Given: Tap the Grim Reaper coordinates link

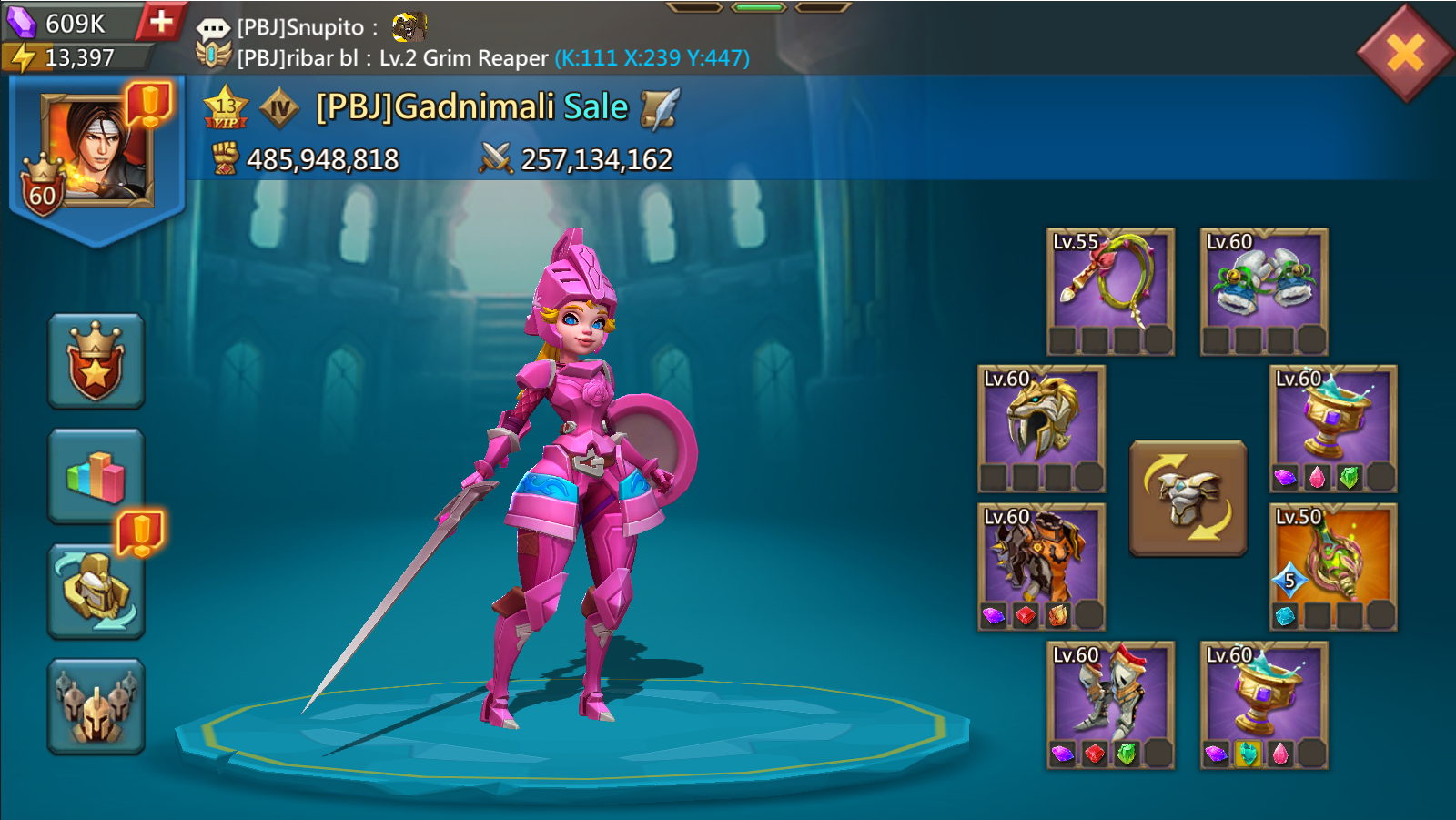Looking at the screenshot, I should (x=652, y=58).
